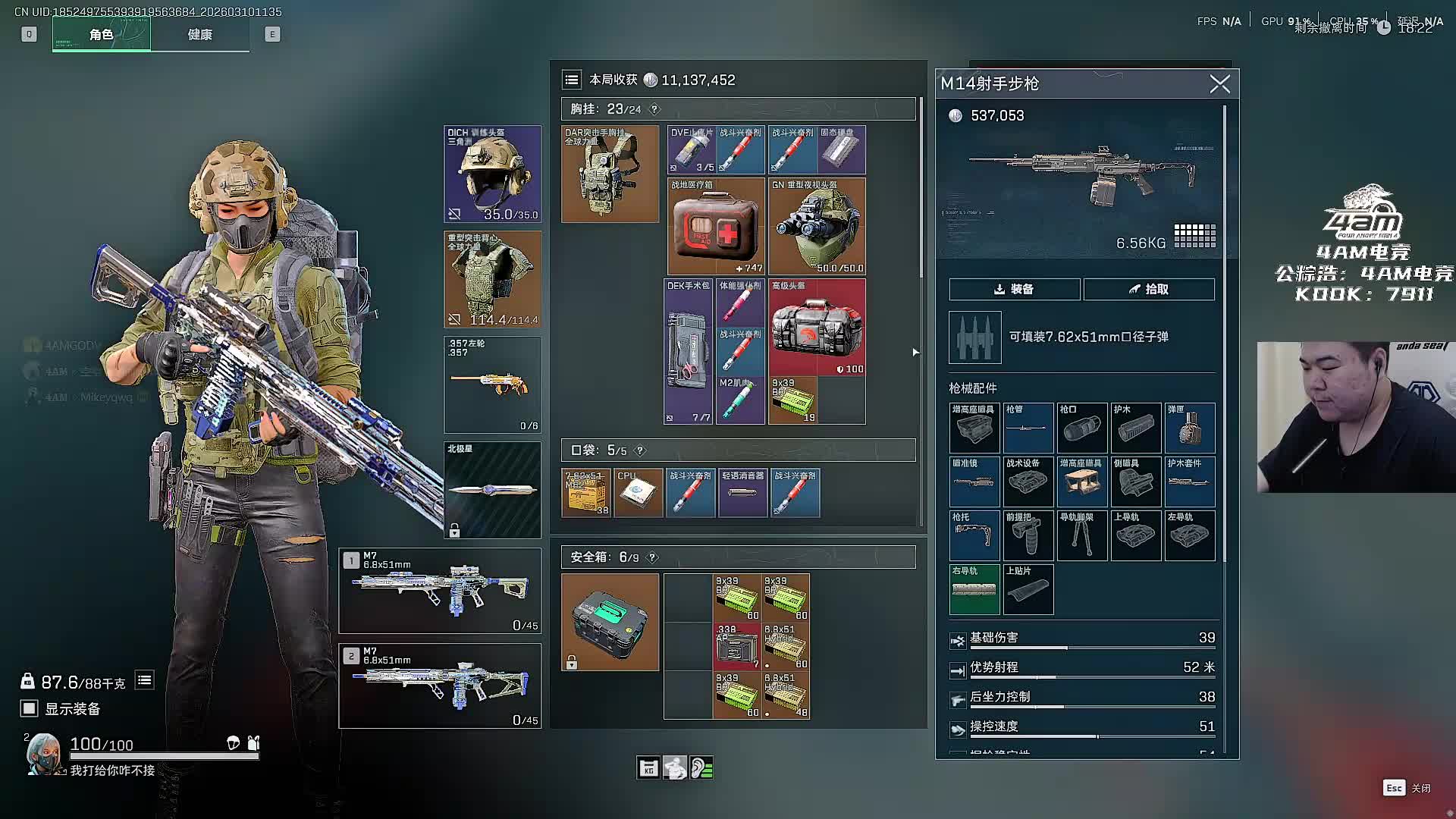The width and height of the screenshot is (1456, 819).
Task: Open the weight list icon beside 88千克
Action: (x=144, y=680)
